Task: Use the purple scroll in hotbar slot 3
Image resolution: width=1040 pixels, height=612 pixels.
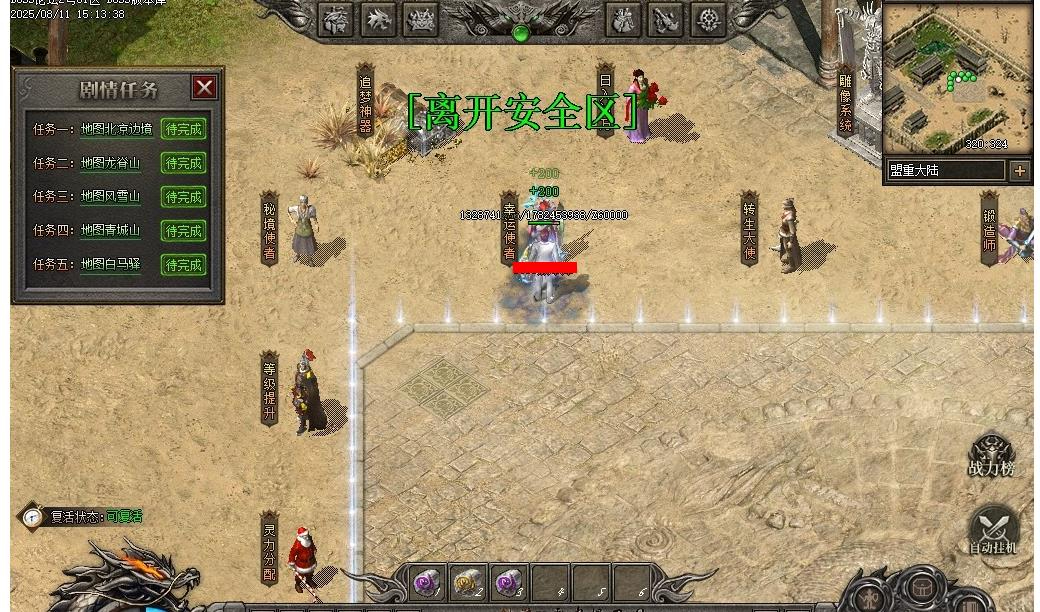Action: point(509,582)
